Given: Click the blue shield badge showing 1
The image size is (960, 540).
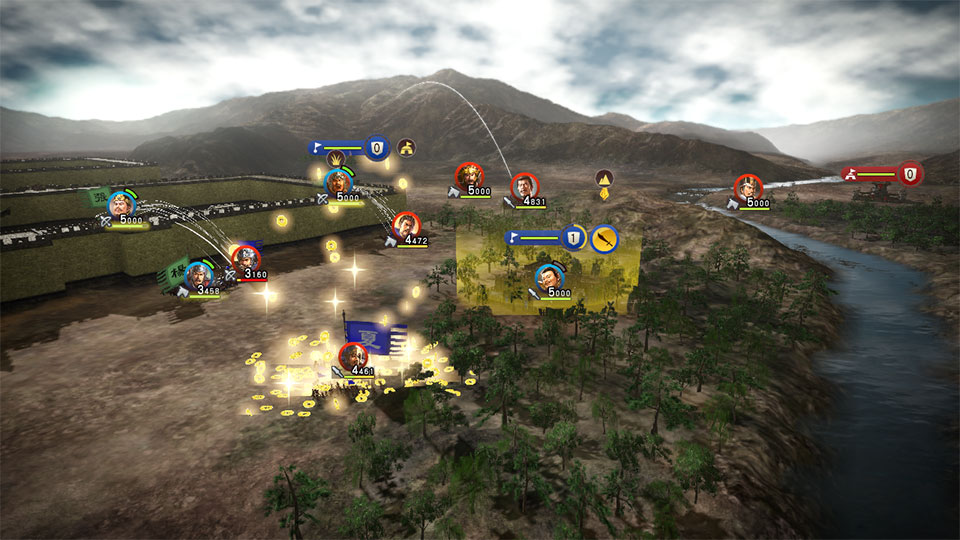Looking at the screenshot, I should pyautogui.click(x=572, y=238).
